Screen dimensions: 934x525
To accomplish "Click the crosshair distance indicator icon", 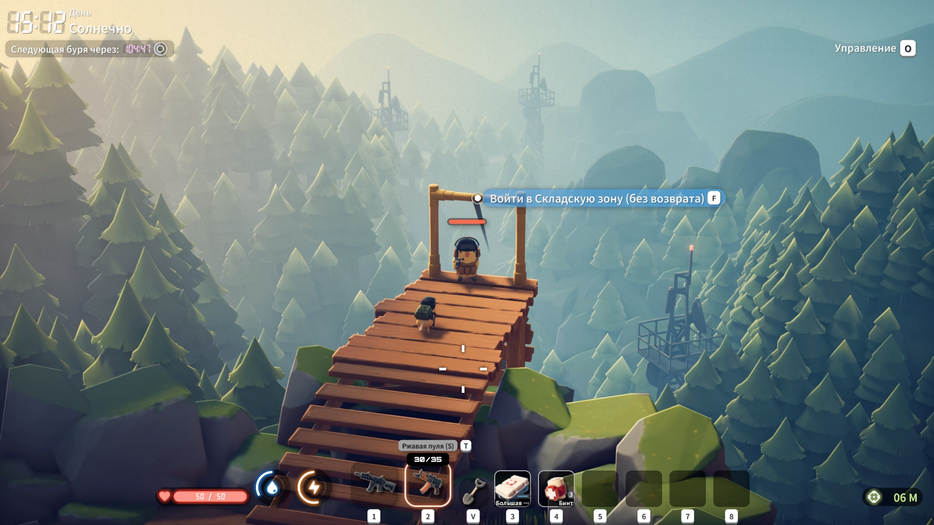I will point(874,497).
